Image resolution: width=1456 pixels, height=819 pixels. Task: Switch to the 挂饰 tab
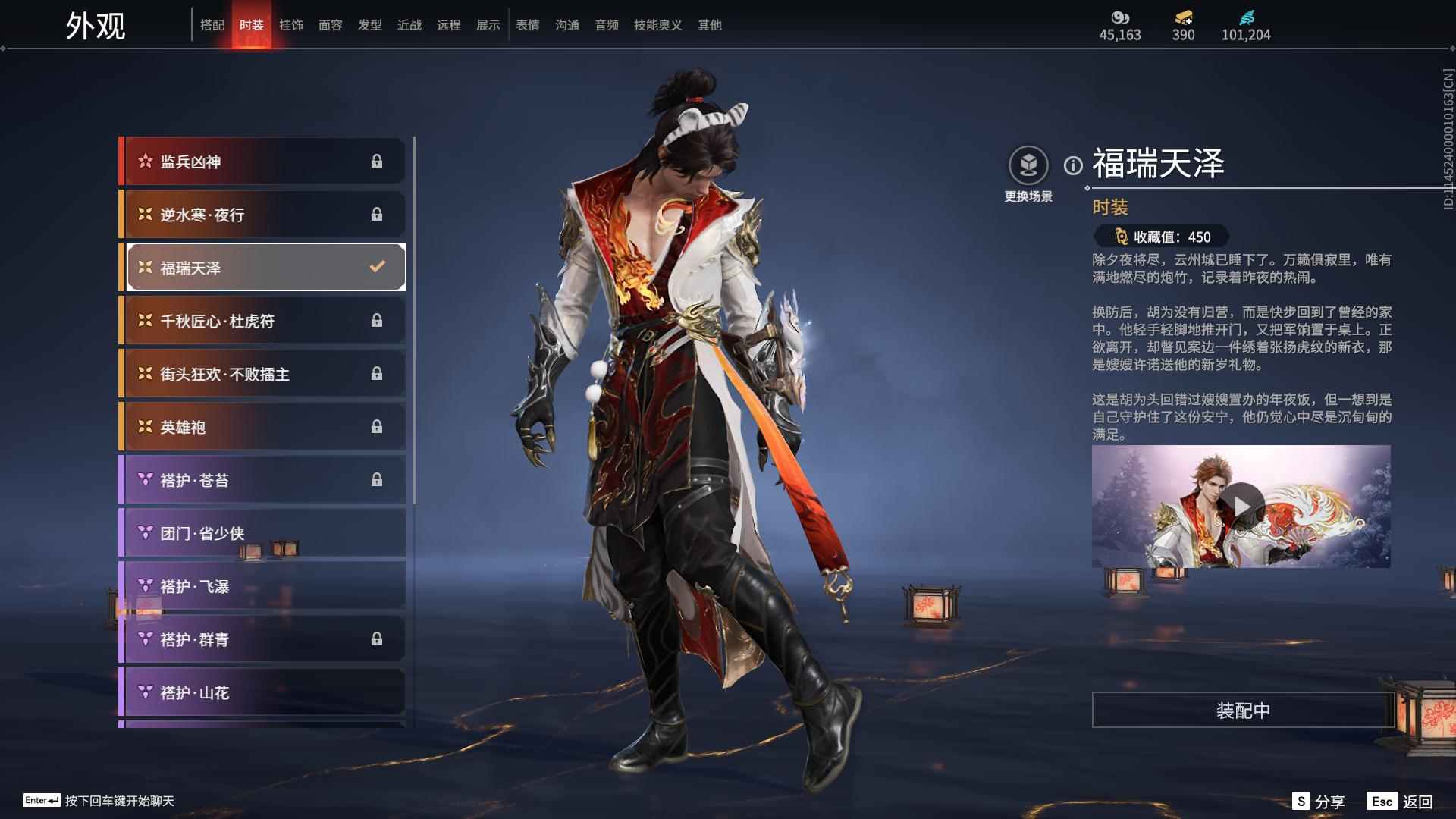click(x=291, y=24)
